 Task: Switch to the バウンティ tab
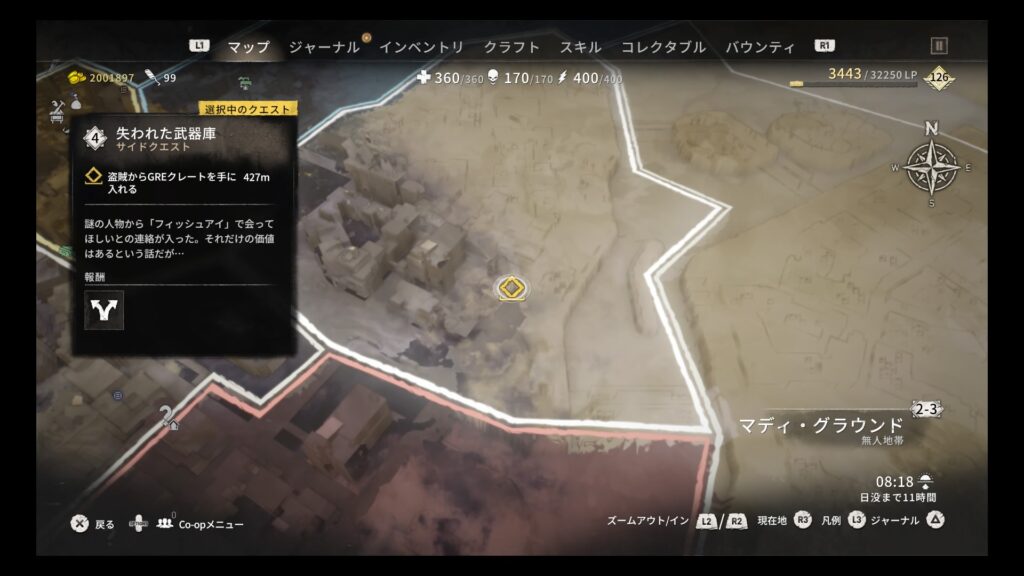[x=760, y=47]
